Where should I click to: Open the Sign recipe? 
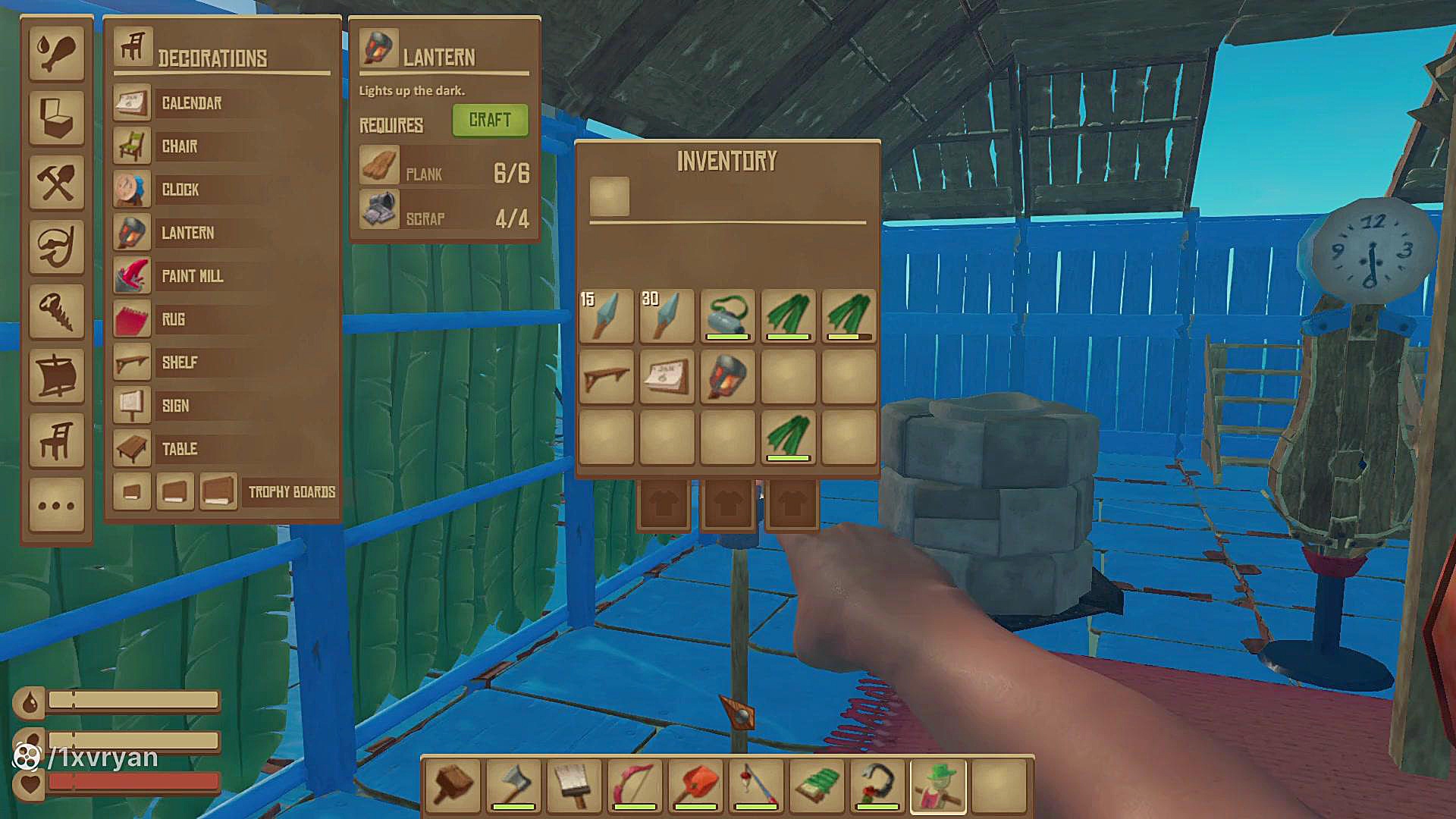pos(176,406)
